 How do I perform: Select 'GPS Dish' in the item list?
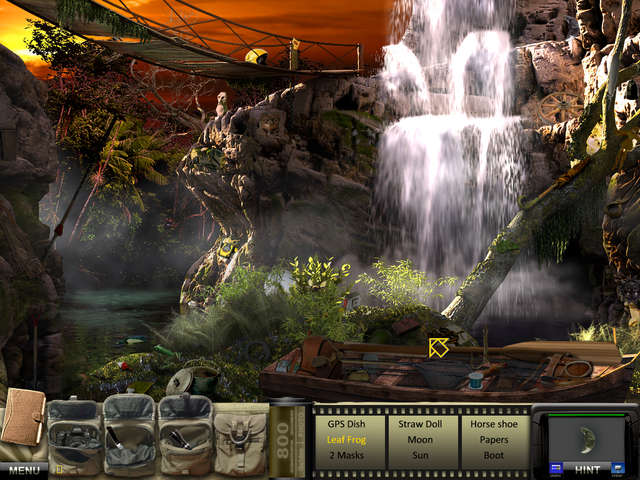[x=349, y=423]
